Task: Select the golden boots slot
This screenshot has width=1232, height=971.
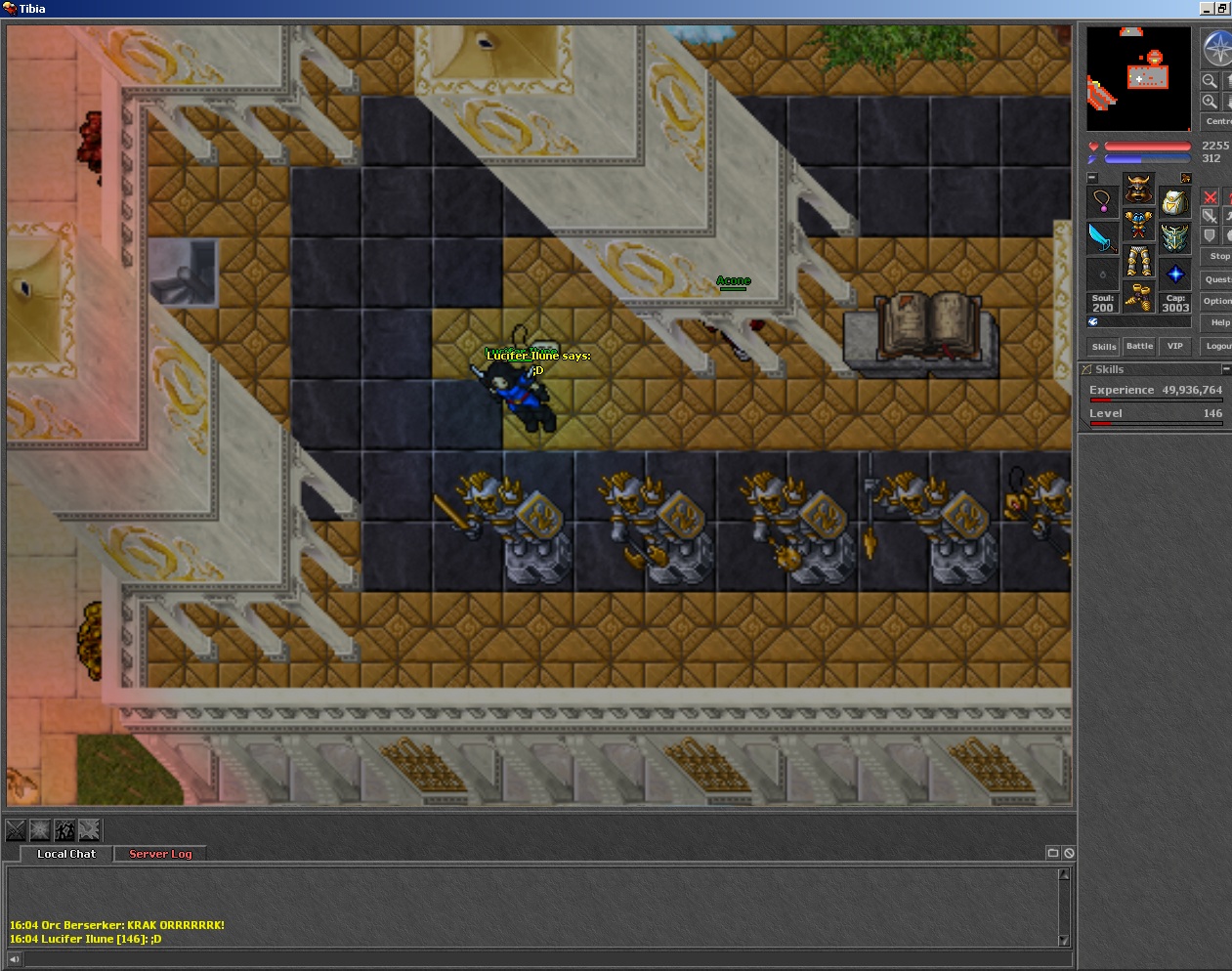Action: 1138,296
